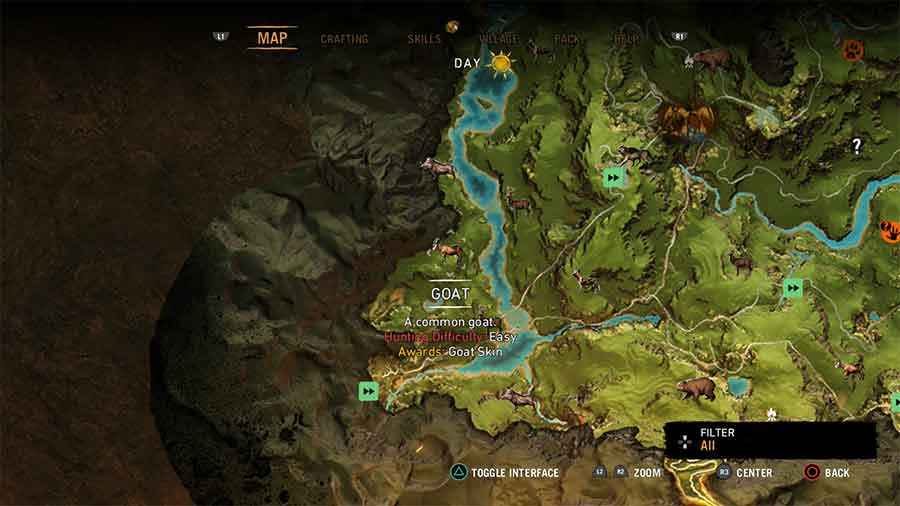Choose the small white campfire map marker
The height and width of the screenshot is (506, 900).
pos(771,413)
